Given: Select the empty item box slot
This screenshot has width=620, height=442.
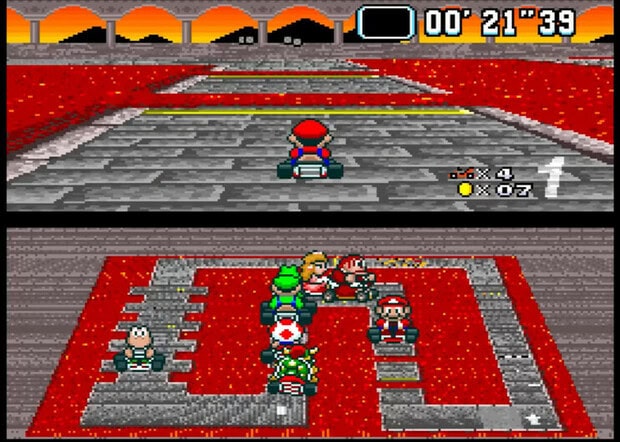Looking at the screenshot, I should point(385,22).
